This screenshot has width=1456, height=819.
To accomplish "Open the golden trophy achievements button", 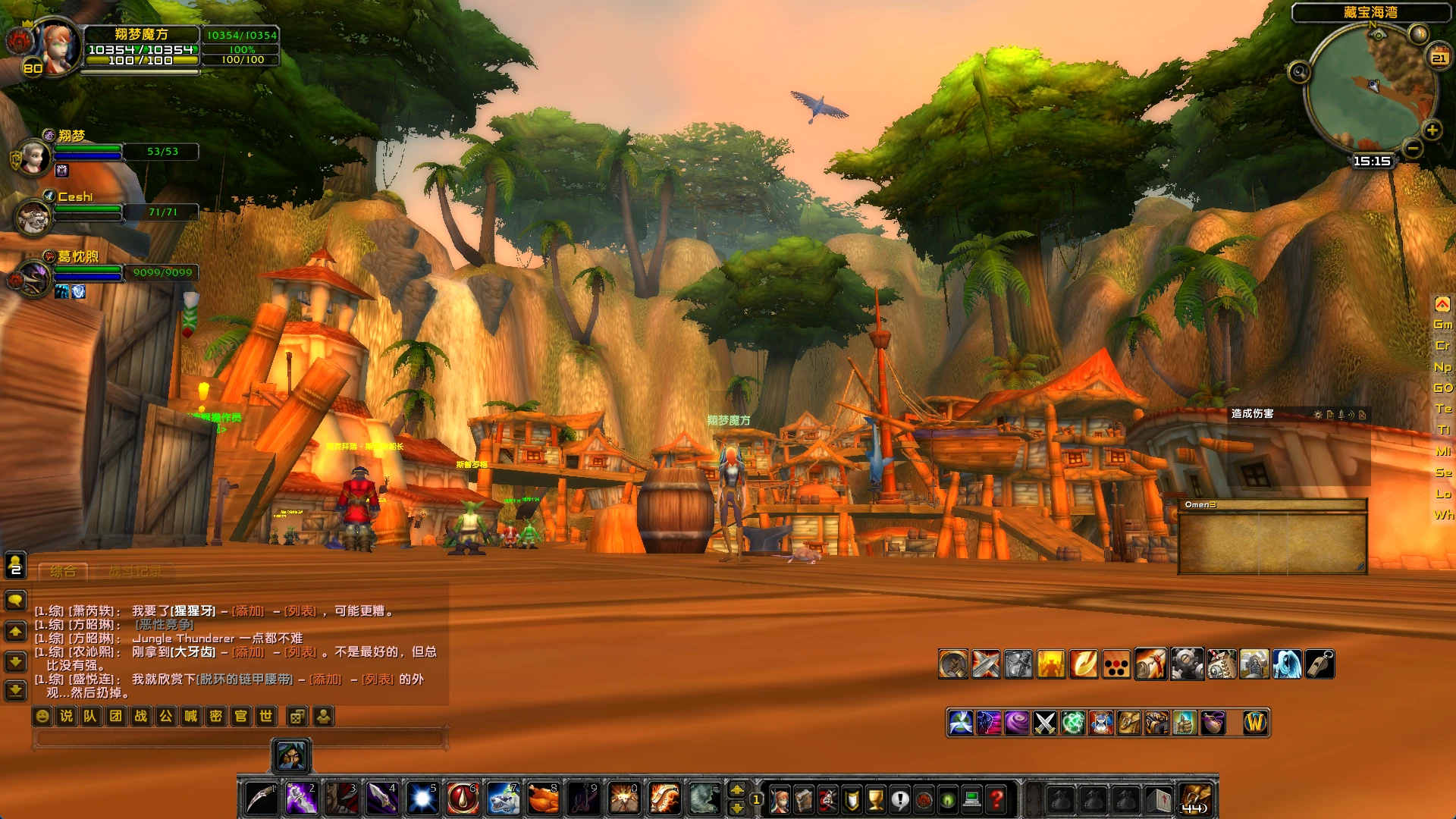I will (875, 799).
